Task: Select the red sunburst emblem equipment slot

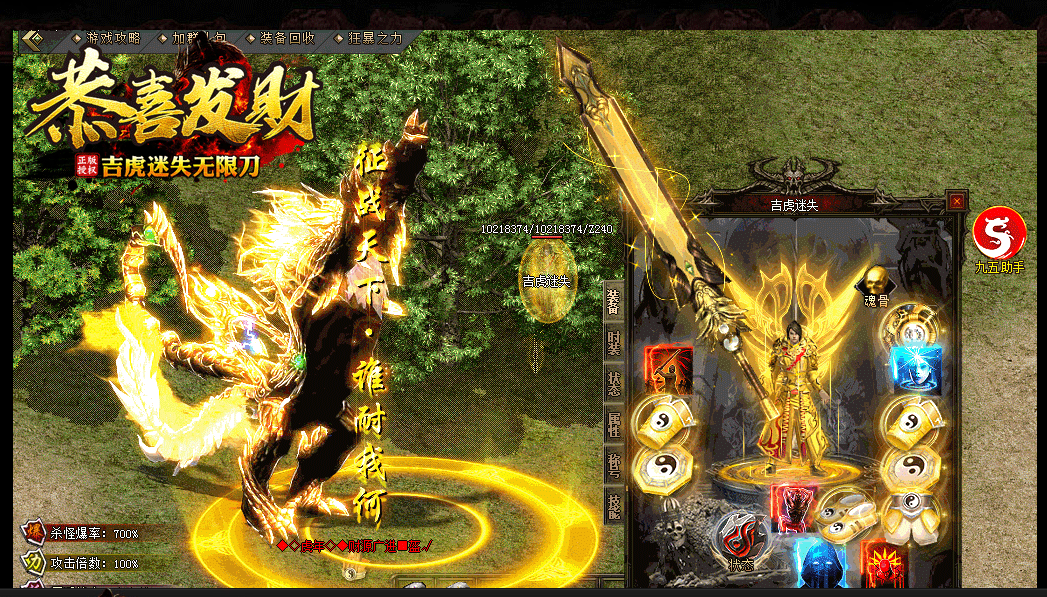Action: pyautogui.click(x=883, y=563)
